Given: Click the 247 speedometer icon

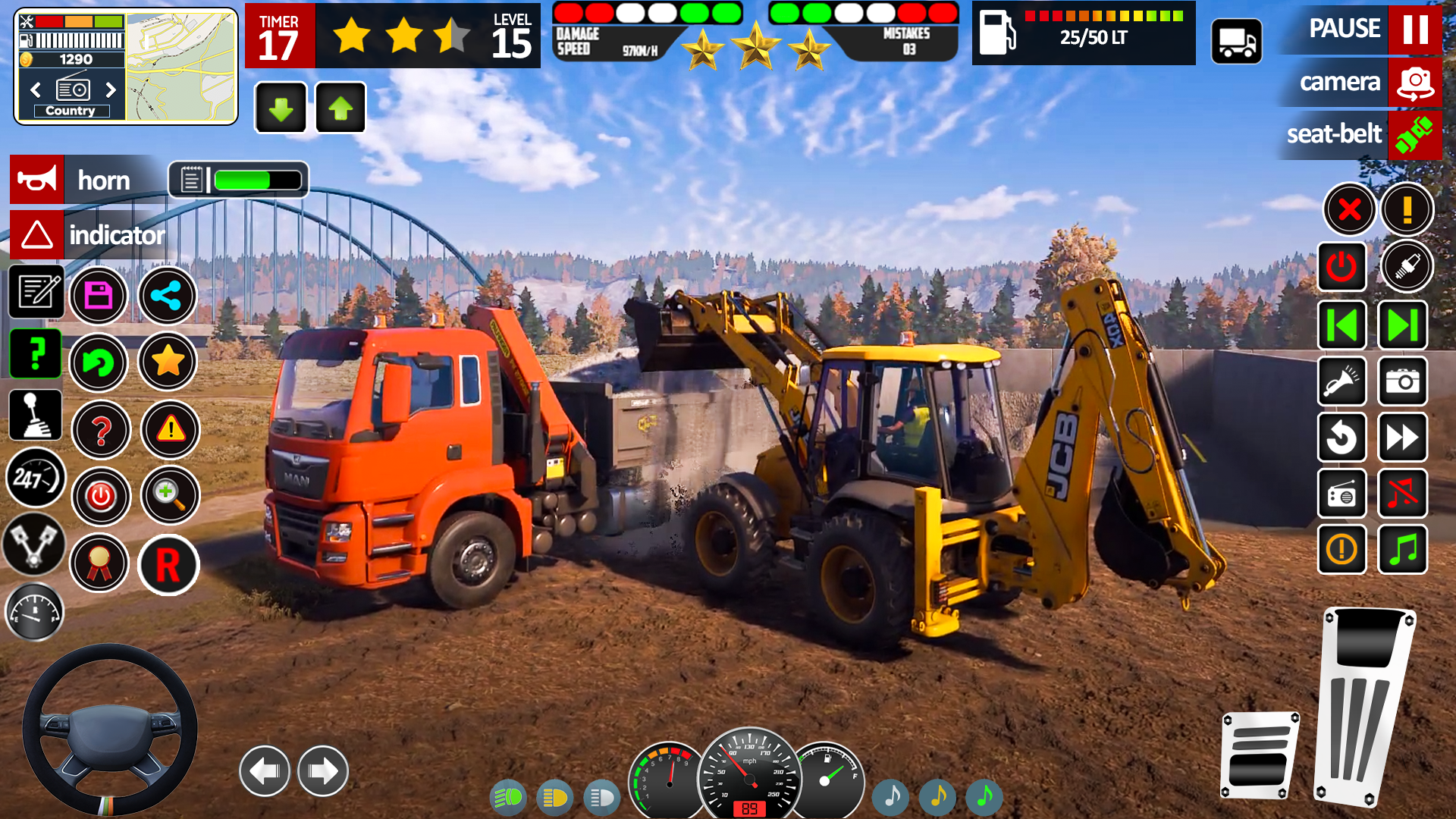Looking at the screenshot, I should 36,478.
